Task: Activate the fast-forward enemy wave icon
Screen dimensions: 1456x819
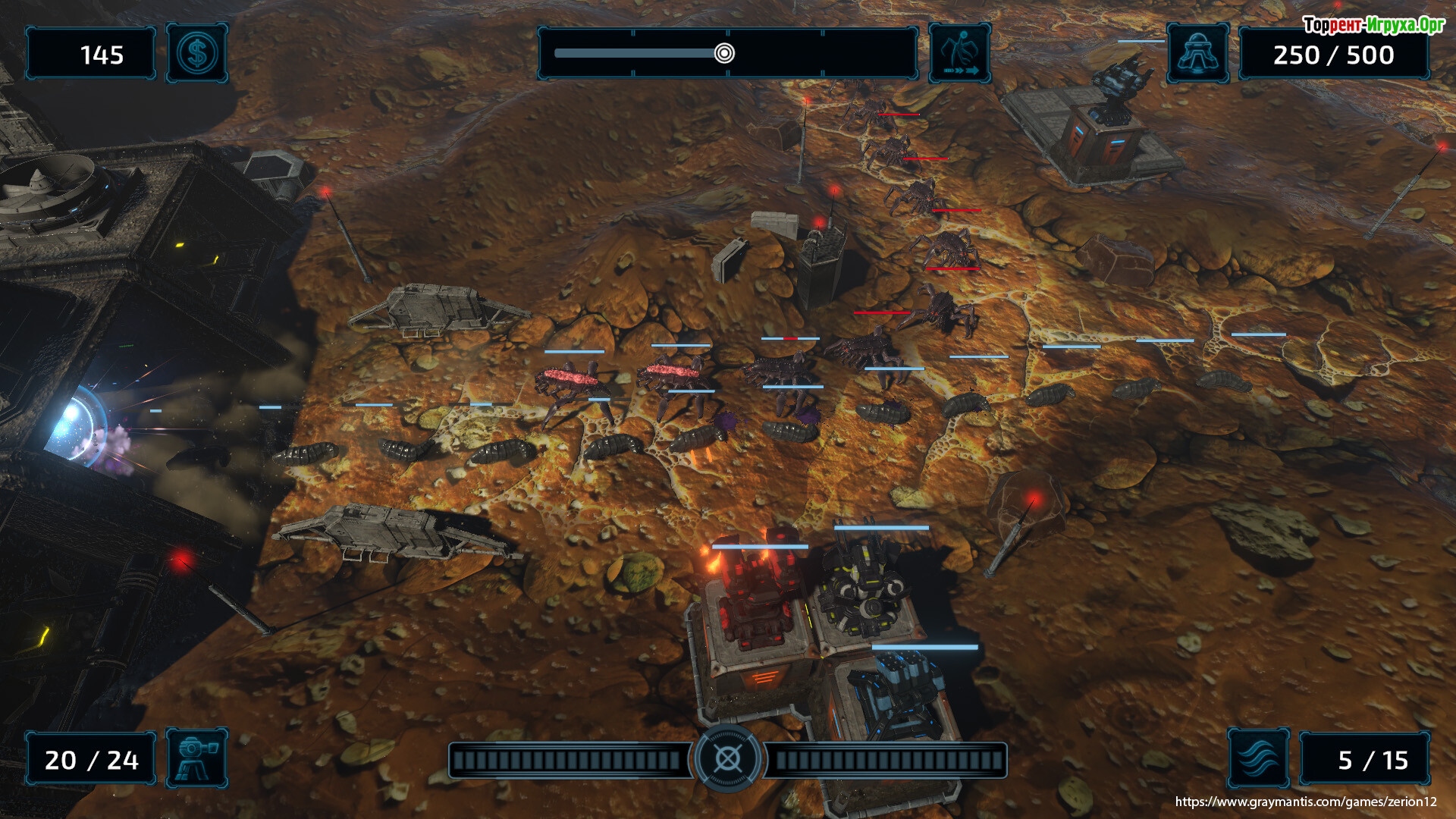Action: (x=959, y=54)
